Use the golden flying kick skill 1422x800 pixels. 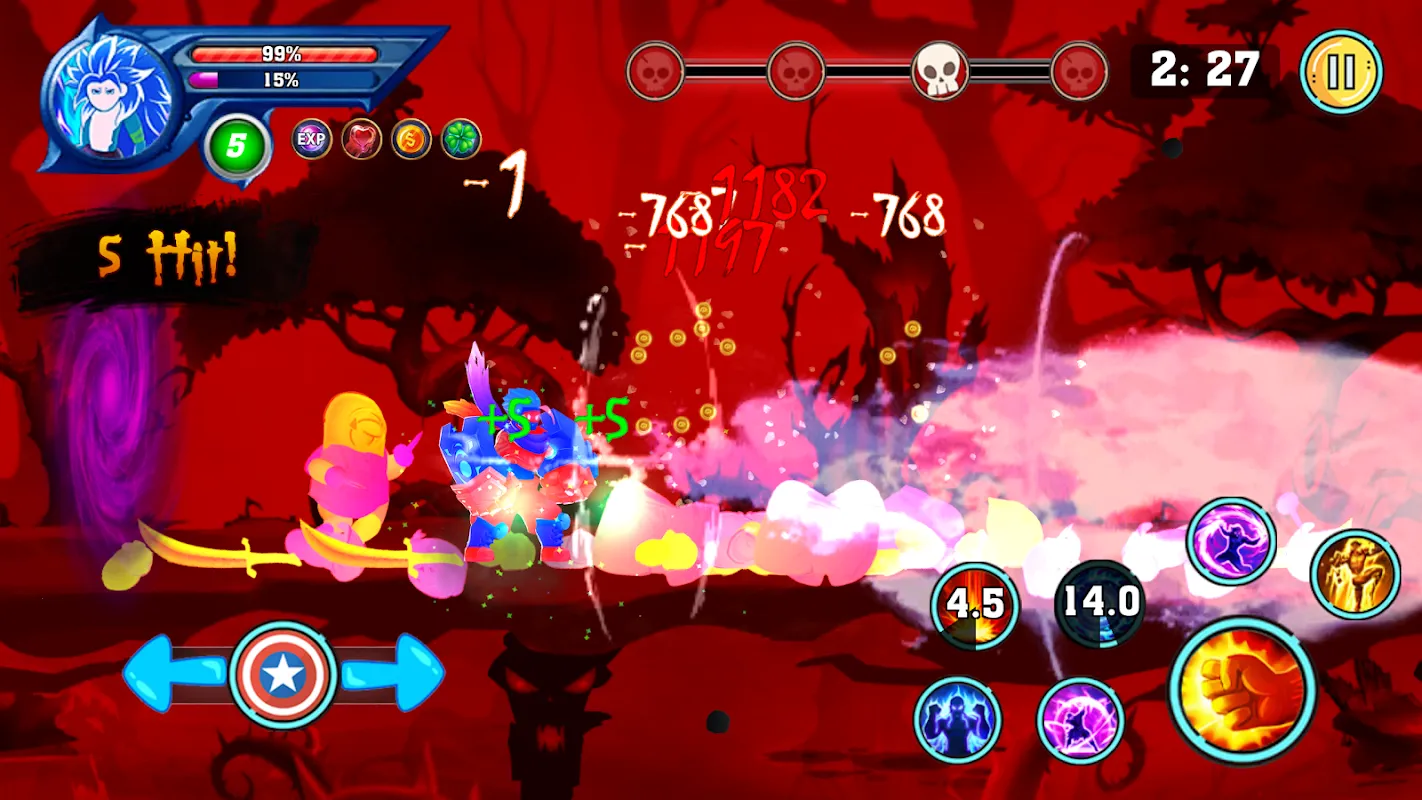point(1355,574)
